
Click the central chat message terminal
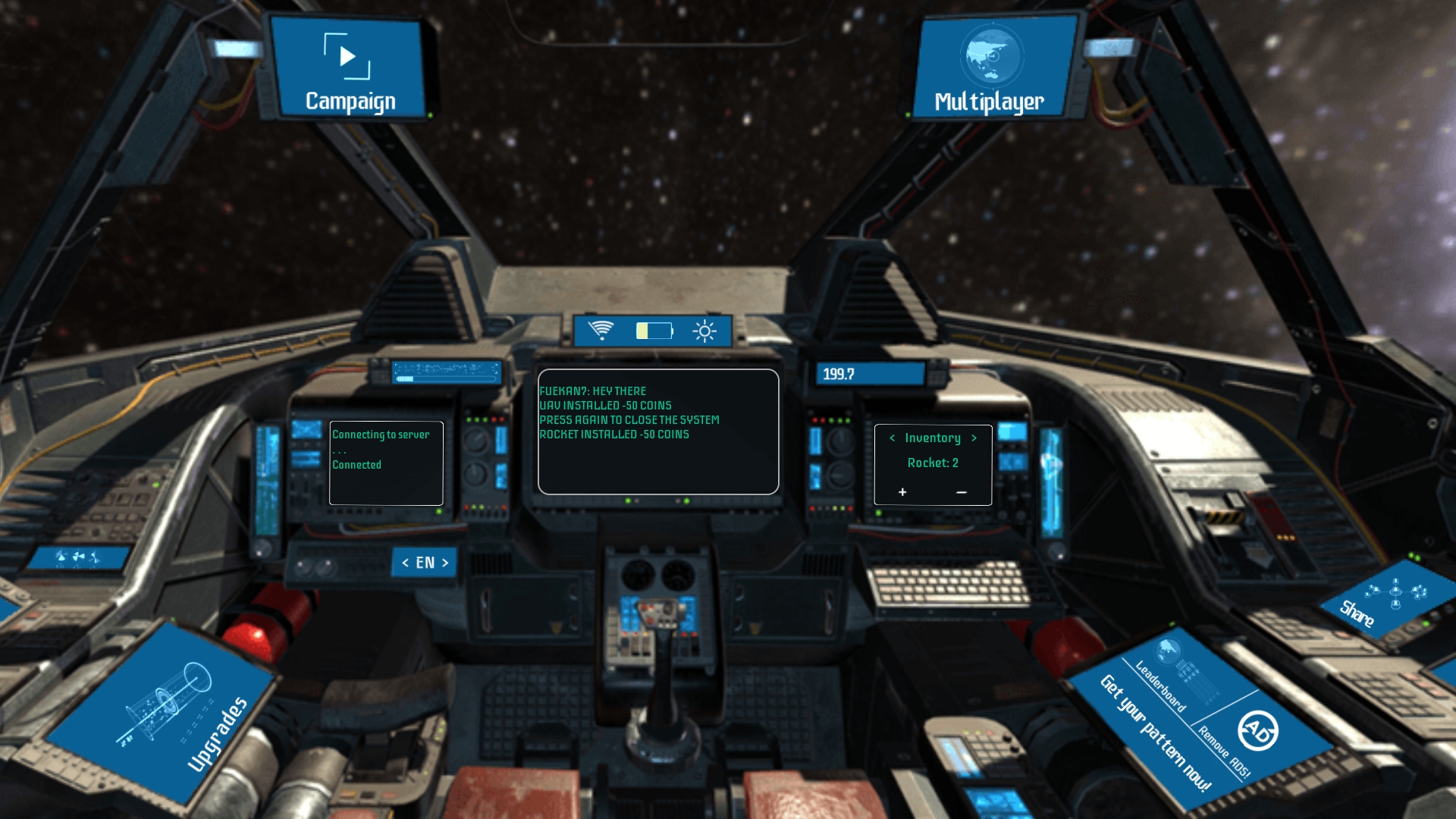(658, 431)
